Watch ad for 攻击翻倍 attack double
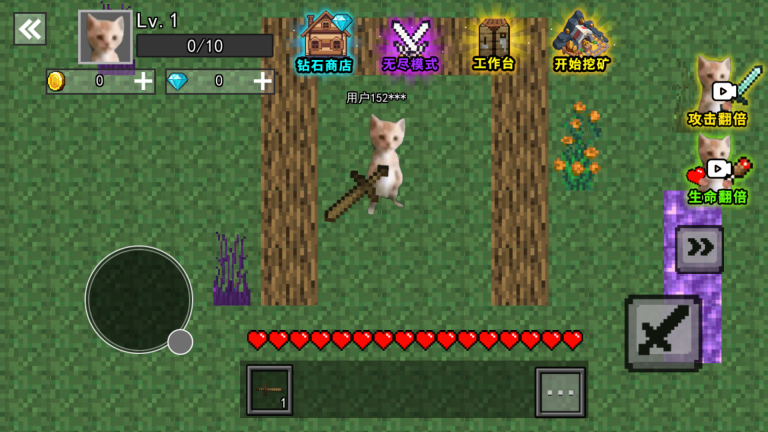This screenshot has width=768, height=432. pos(718,93)
